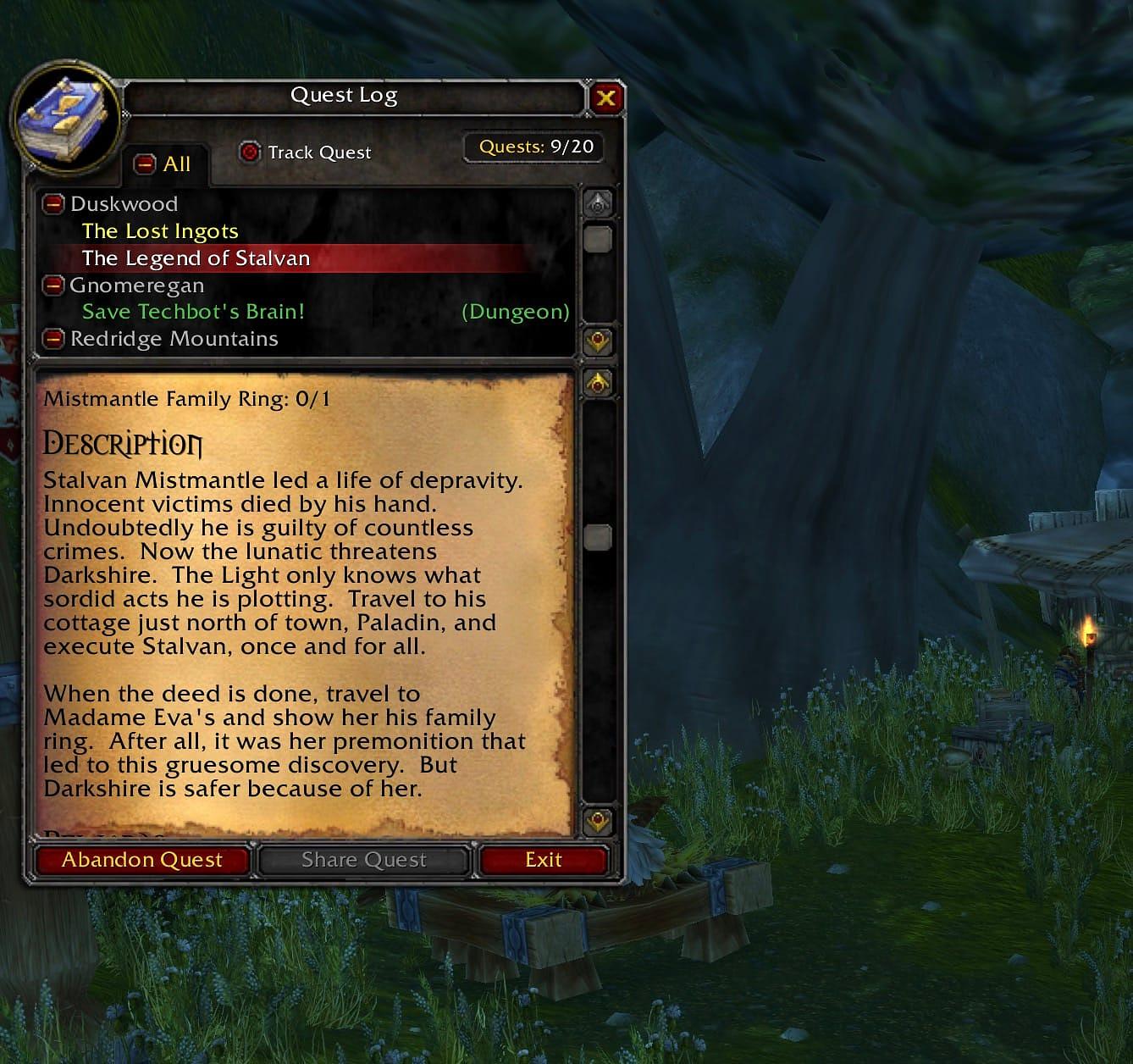The image size is (1133, 1064).
Task: Collapse the Redridge Mountains category
Action: [x=53, y=339]
